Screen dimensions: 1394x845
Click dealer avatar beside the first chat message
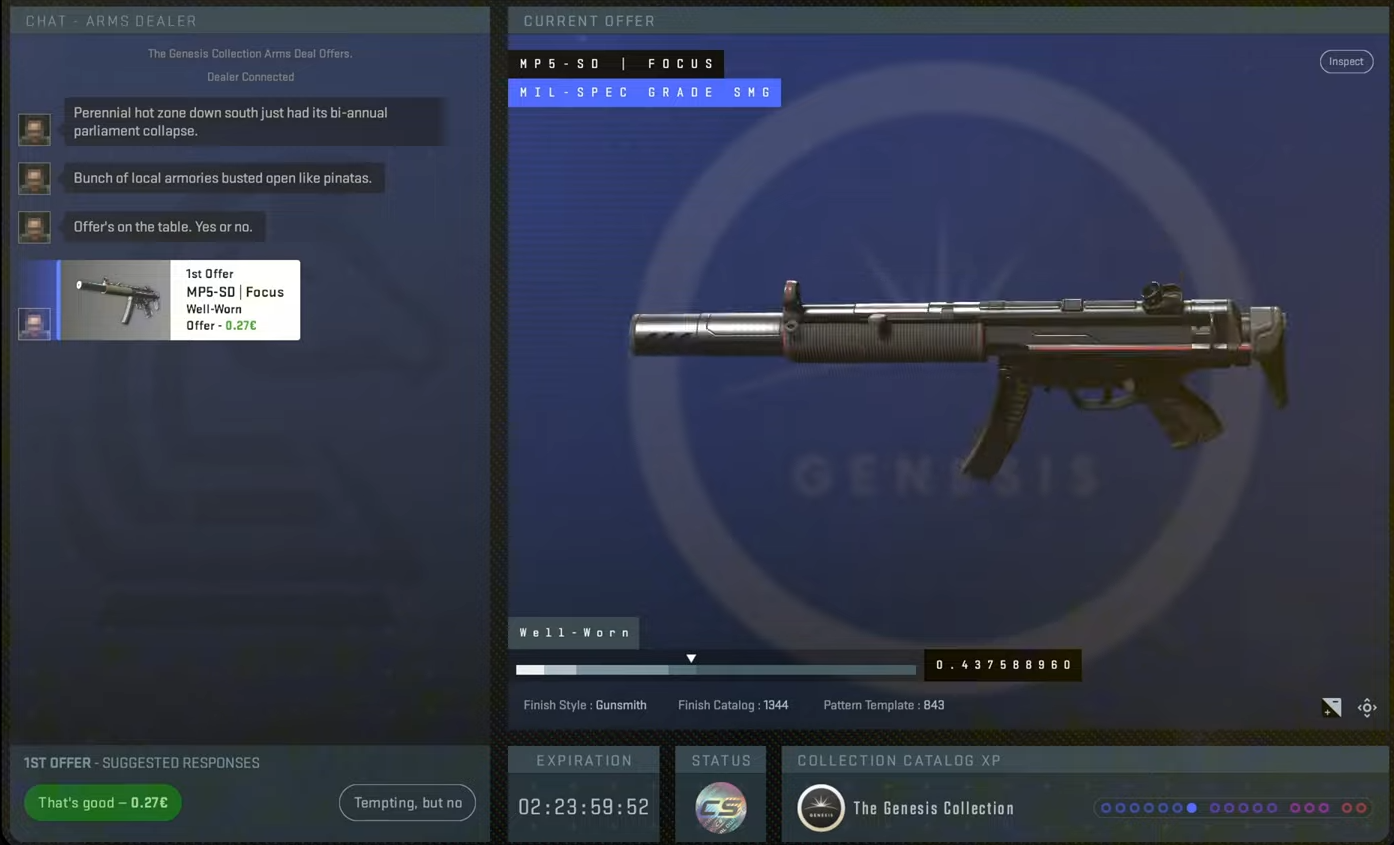click(x=34, y=129)
